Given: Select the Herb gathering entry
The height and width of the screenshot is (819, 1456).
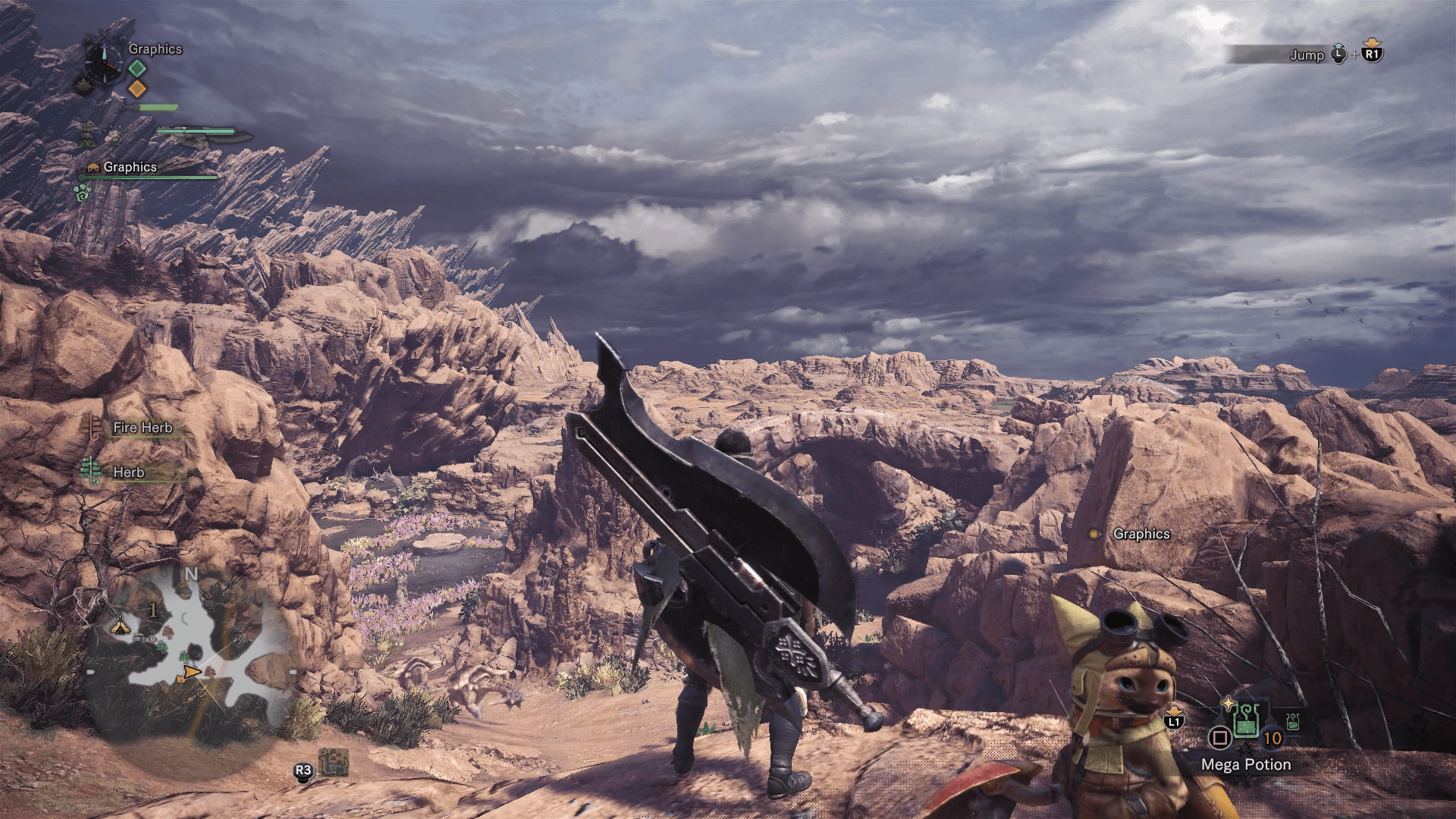Looking at the screenshot, I should point(128,472).
